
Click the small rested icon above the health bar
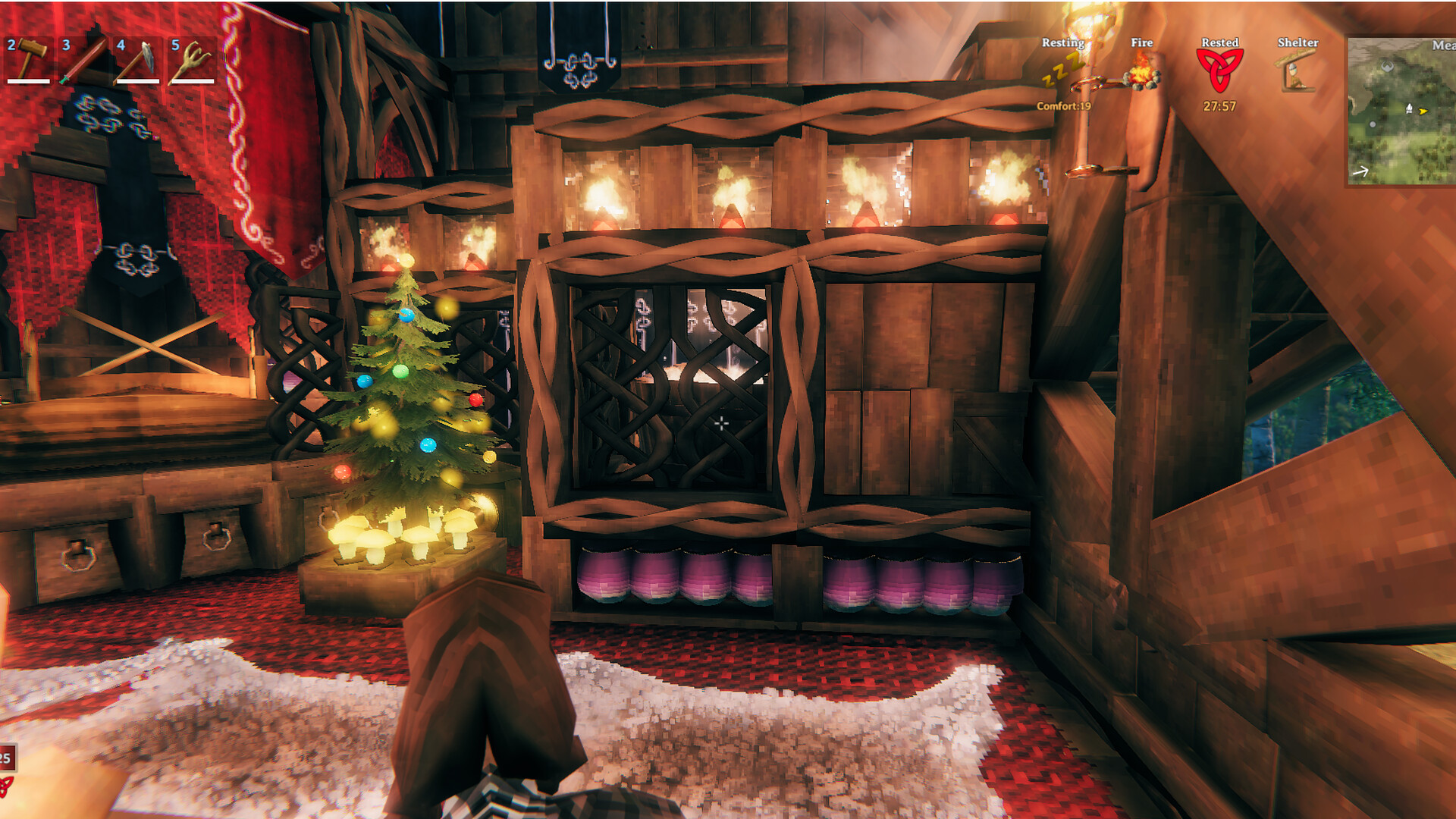[6, 786]
